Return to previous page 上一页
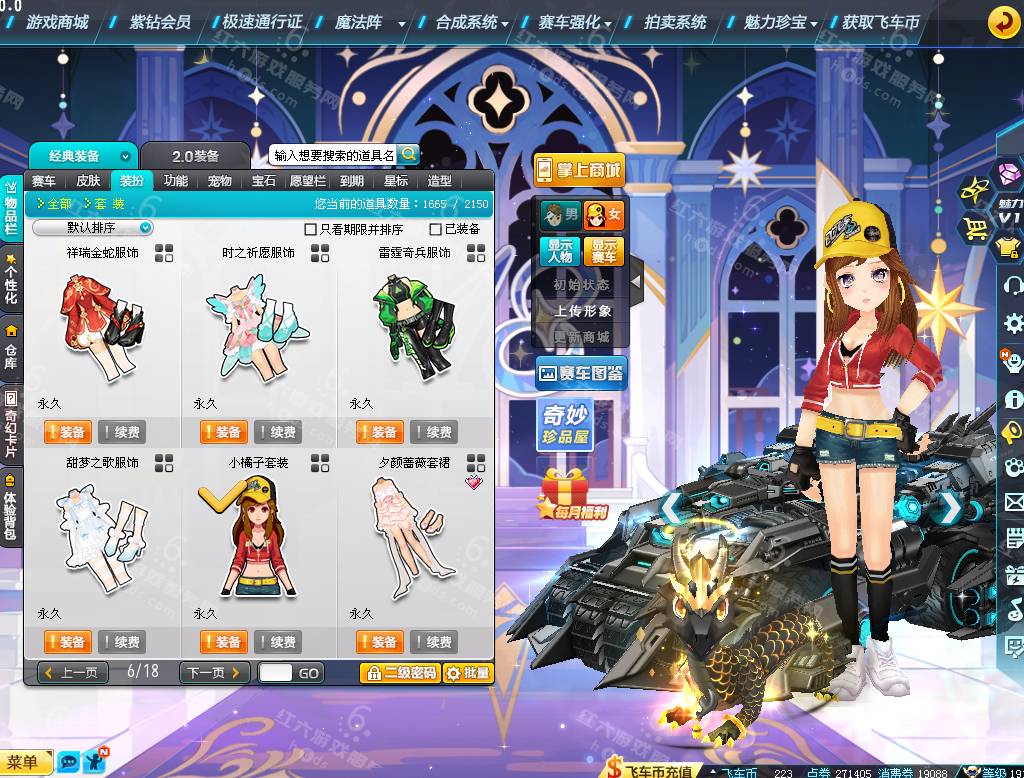Screen dimensions: 1024x778 (x=72, y=673)
